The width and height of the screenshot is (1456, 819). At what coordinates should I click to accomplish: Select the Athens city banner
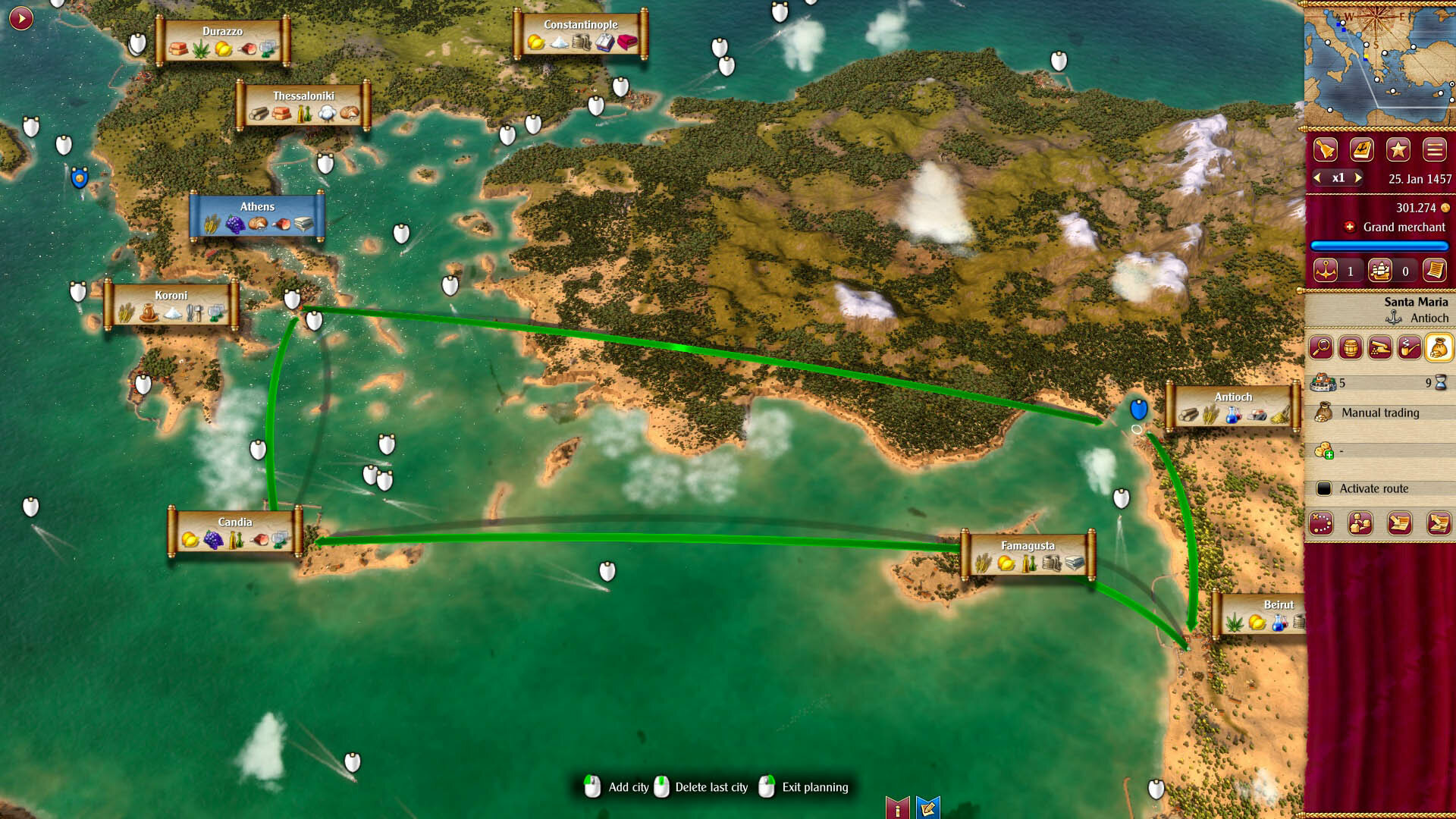click(257, 216)
